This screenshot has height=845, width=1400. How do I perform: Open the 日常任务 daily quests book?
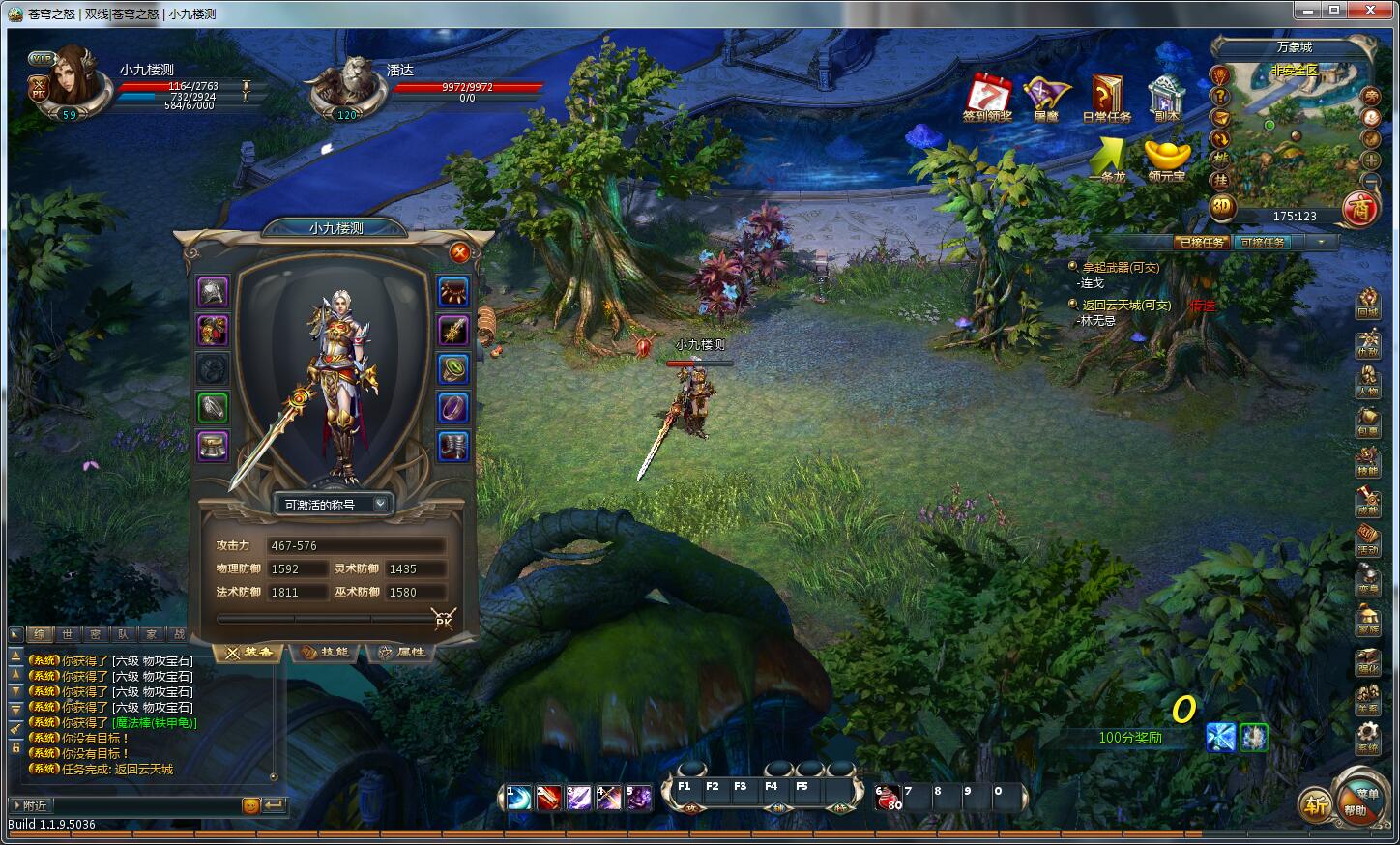click(1106, 98)
